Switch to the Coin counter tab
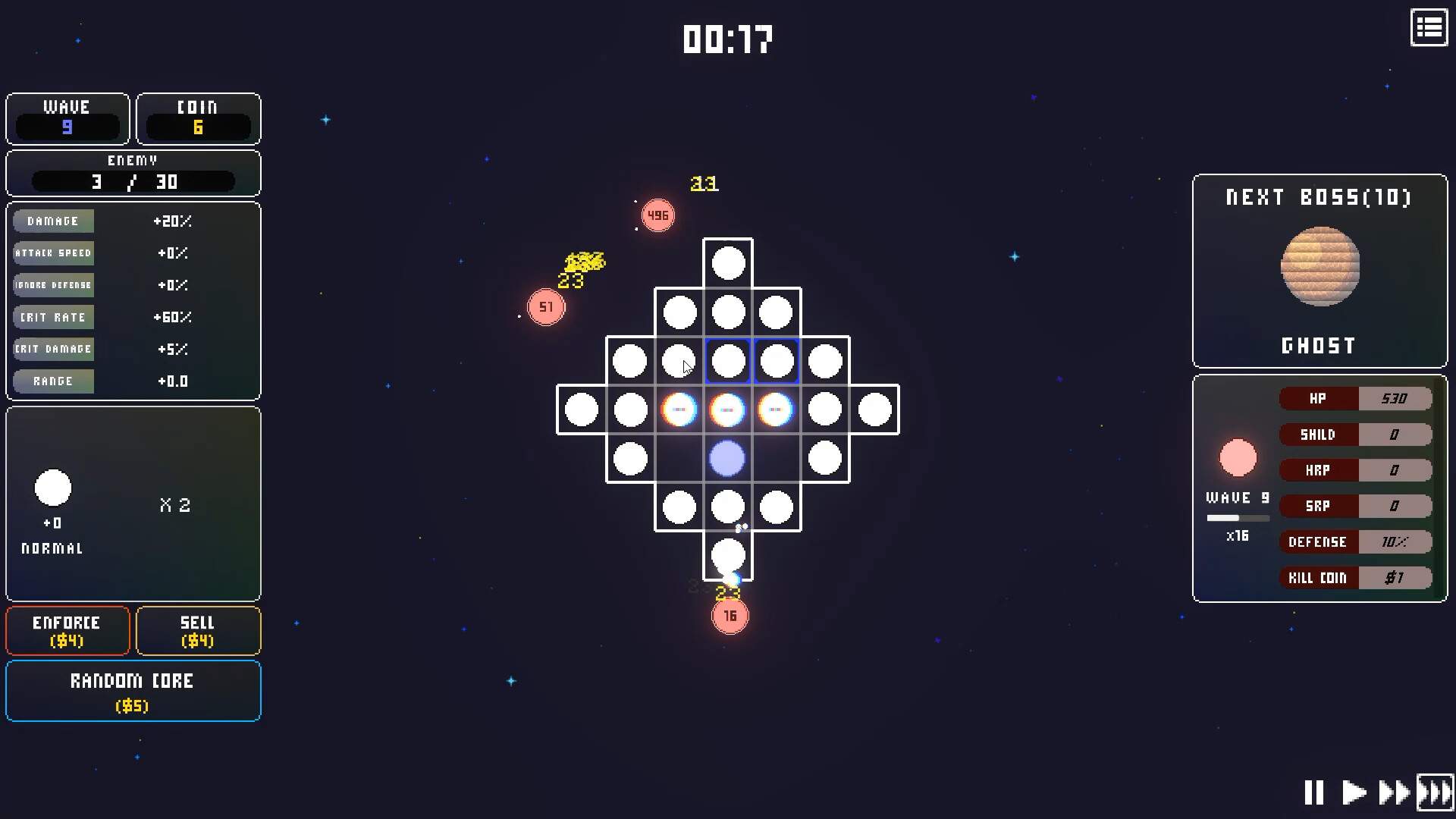This screenshot has height=819, width=1456. [x=199, y=119]
